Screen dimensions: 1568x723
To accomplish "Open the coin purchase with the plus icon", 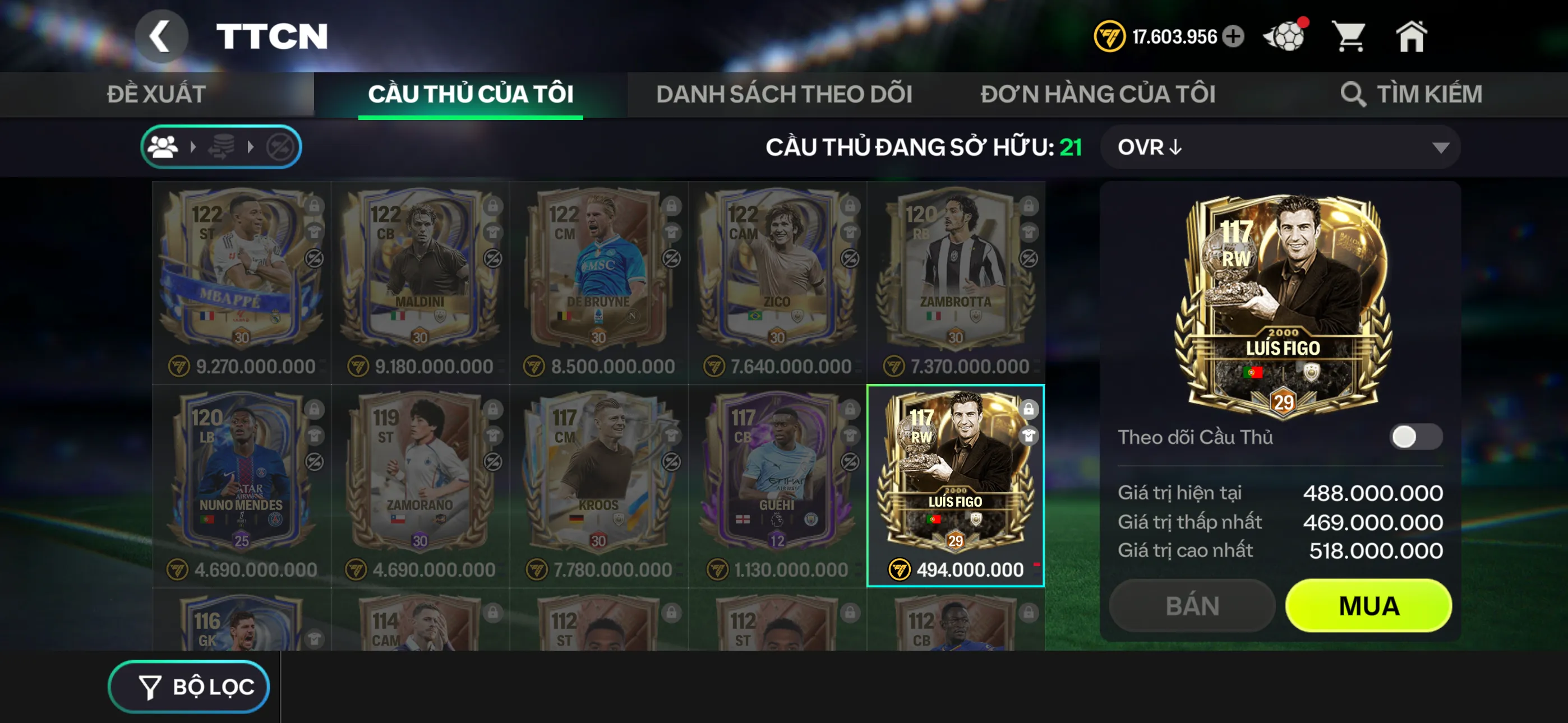I will pos(1234,36).
